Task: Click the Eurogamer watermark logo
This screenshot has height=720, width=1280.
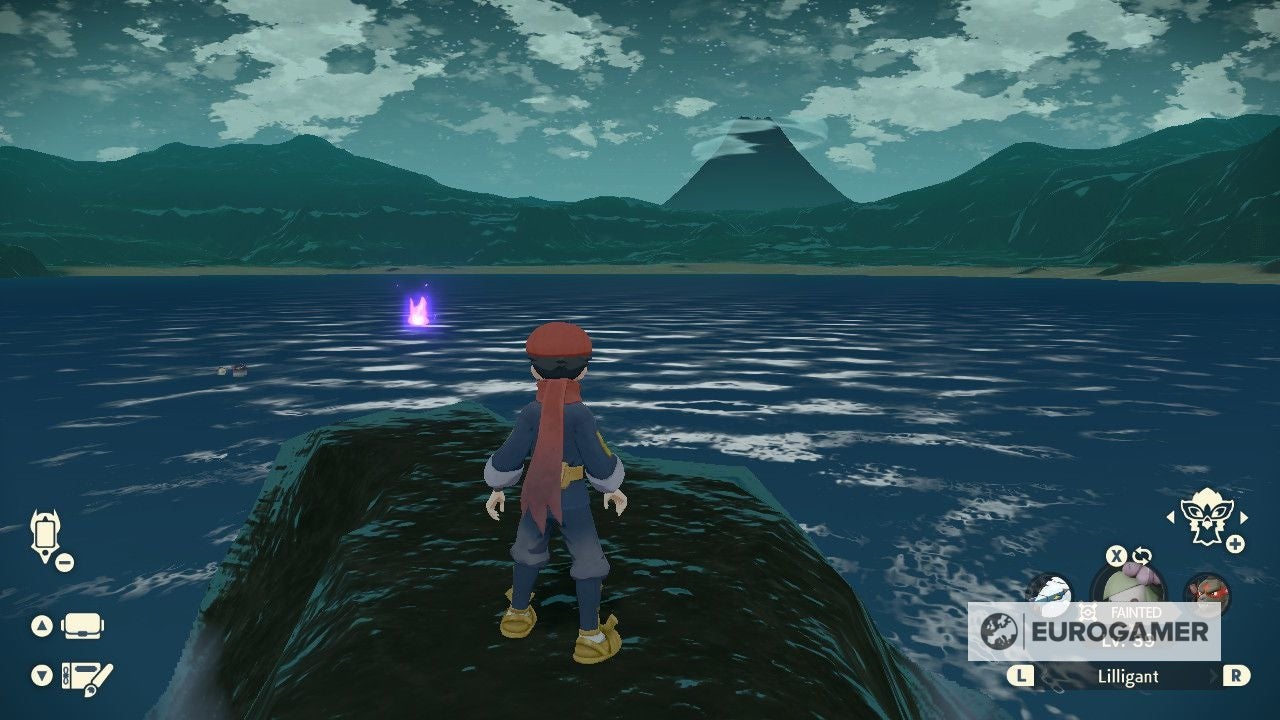Action: click(x=1094, y=632)
